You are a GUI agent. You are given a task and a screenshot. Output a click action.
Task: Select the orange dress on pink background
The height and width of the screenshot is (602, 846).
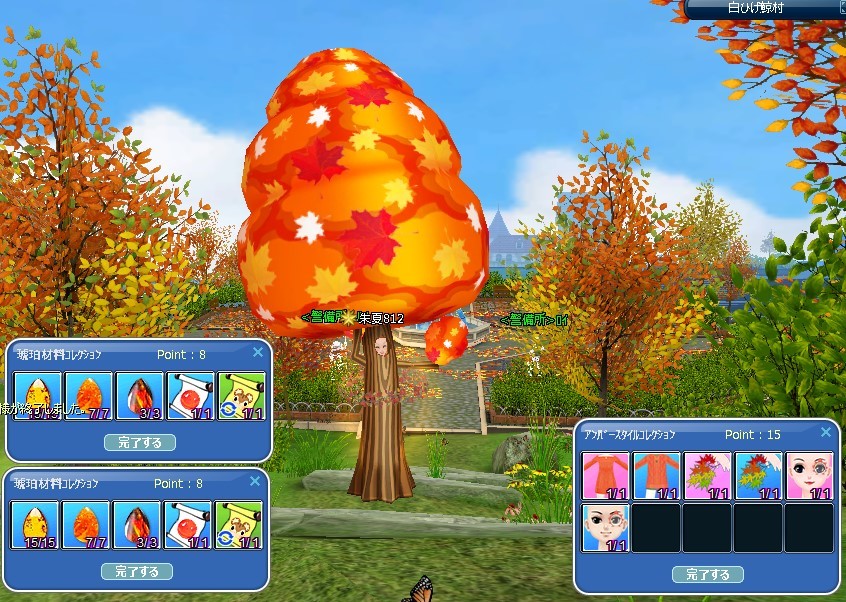(606, 476)
